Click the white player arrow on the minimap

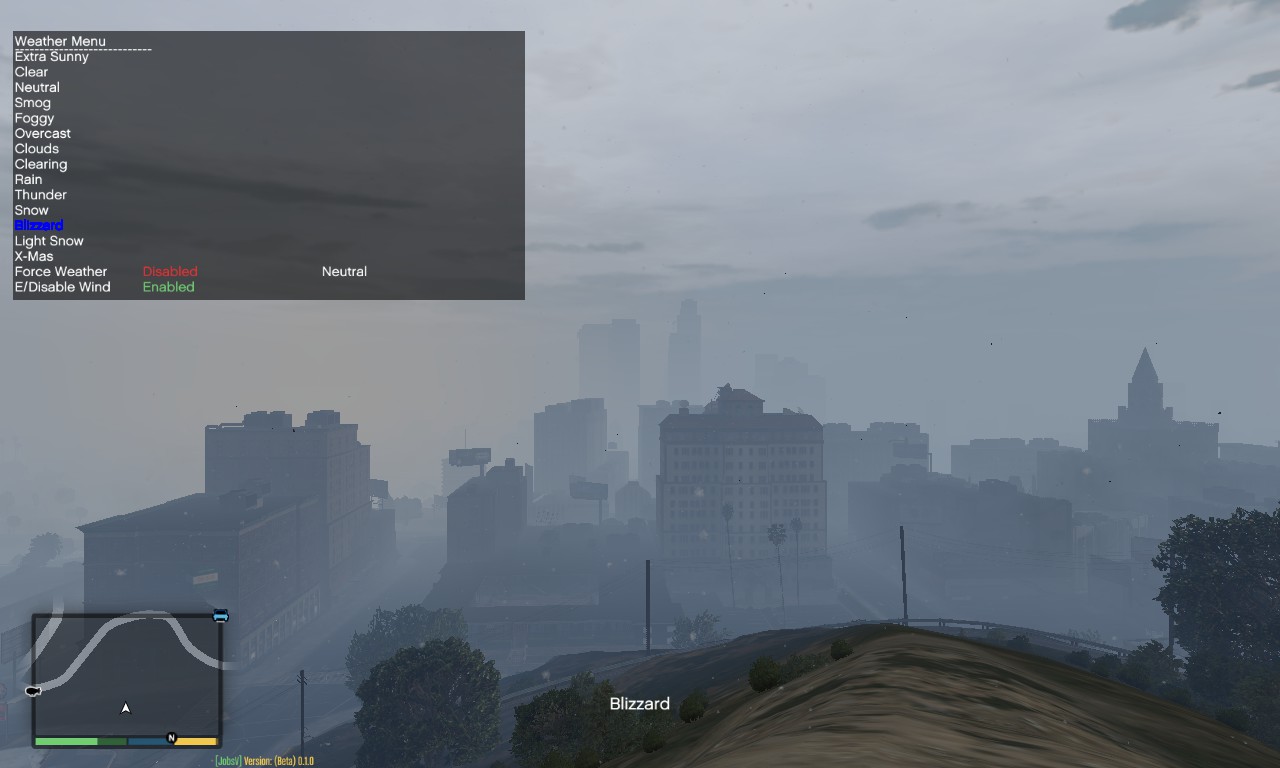[x=125, y=706]
